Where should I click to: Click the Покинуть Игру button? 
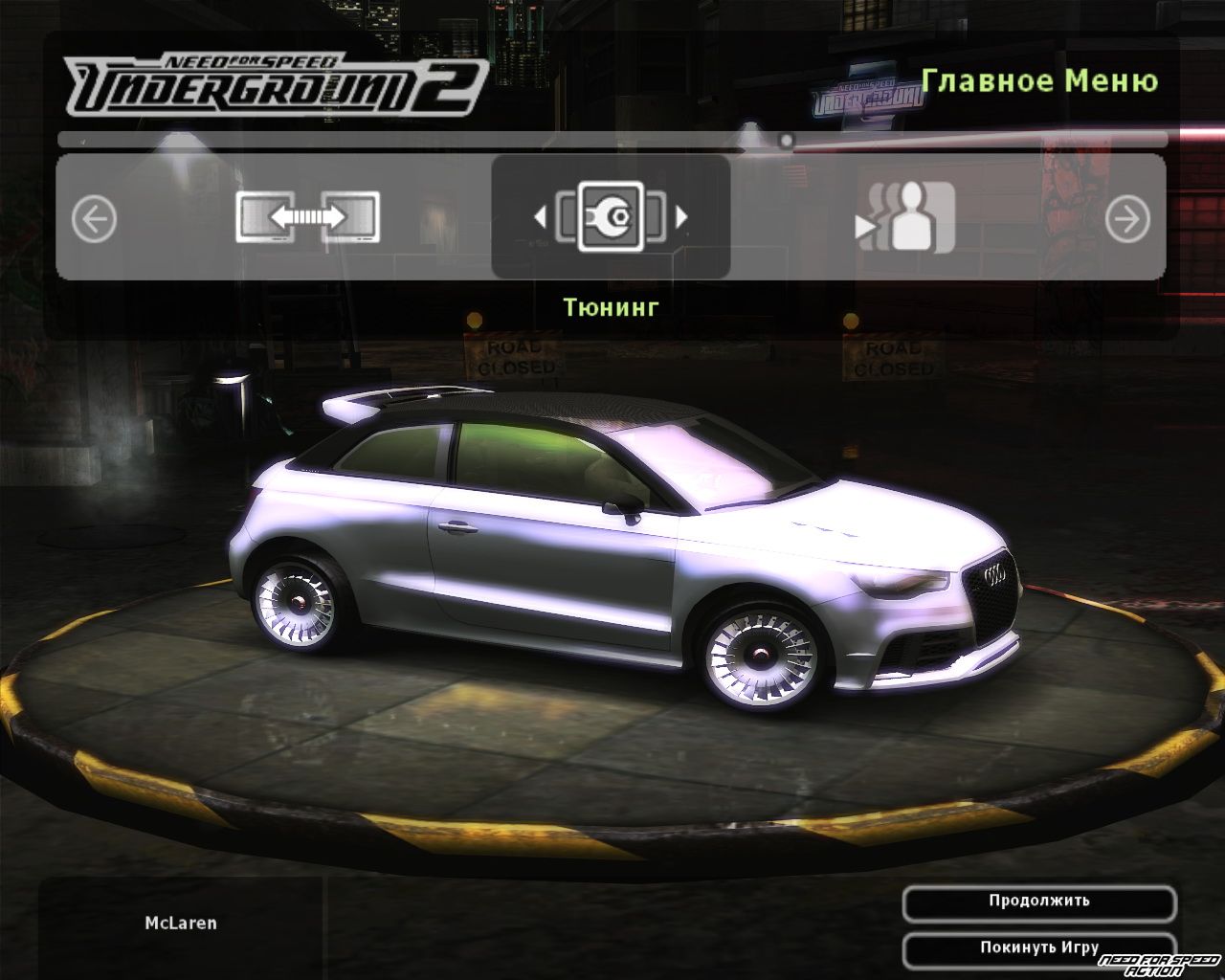point(1038,947)
